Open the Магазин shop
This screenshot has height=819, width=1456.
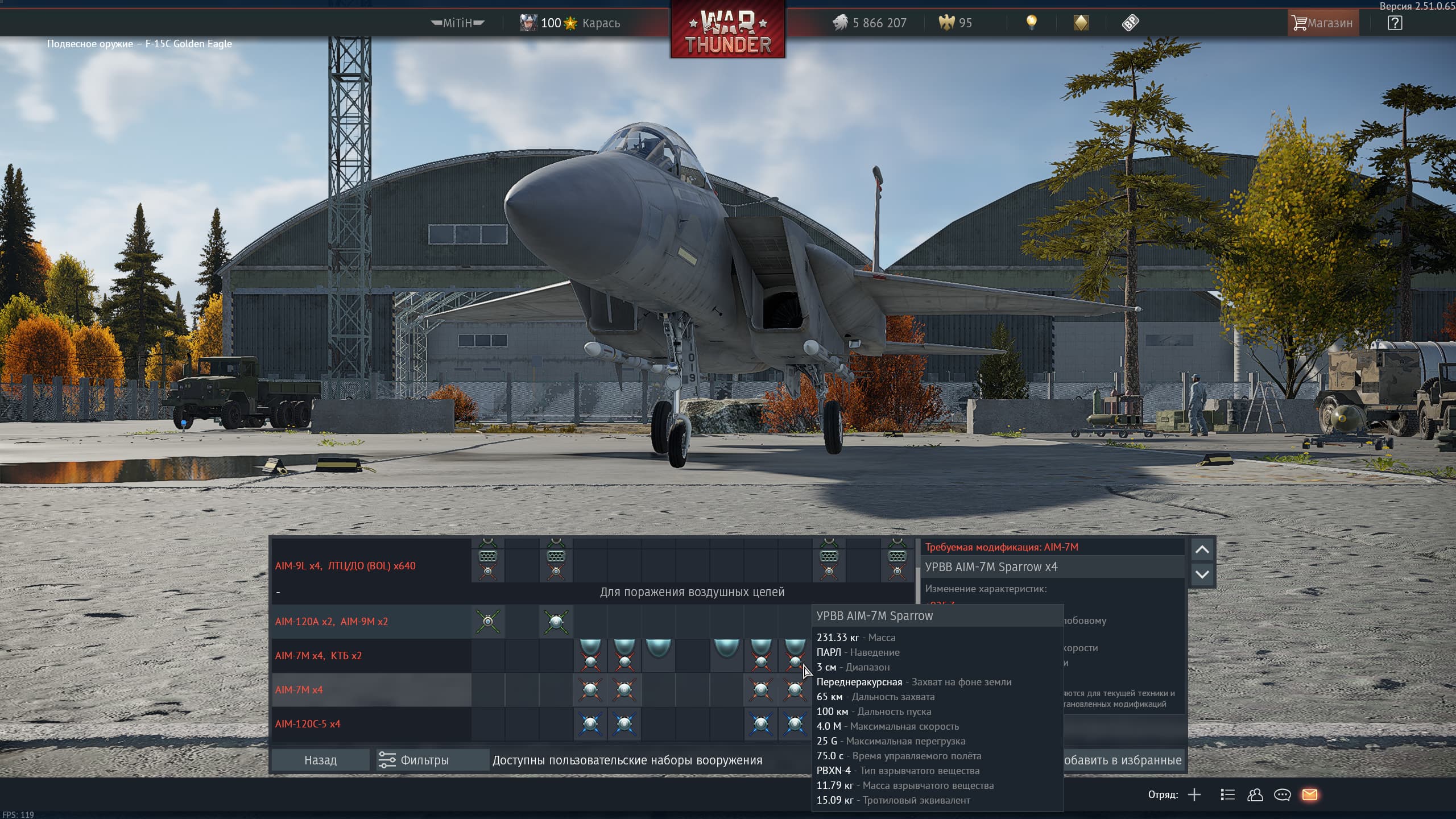pos(1323,23)
